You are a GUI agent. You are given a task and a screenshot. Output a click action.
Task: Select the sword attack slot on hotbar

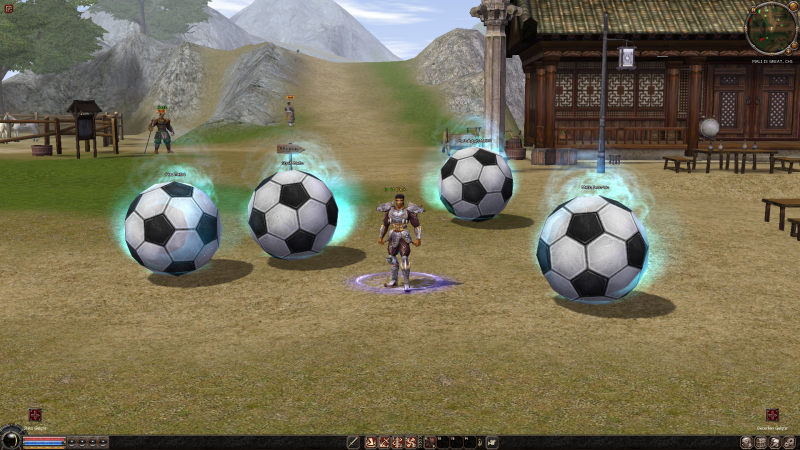click(353, 442)
